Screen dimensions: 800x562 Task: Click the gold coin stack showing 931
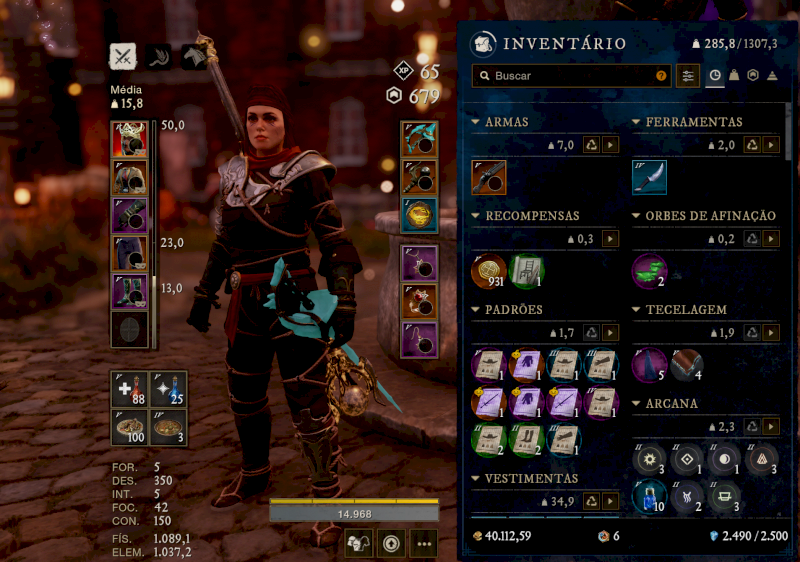point(489,271)
